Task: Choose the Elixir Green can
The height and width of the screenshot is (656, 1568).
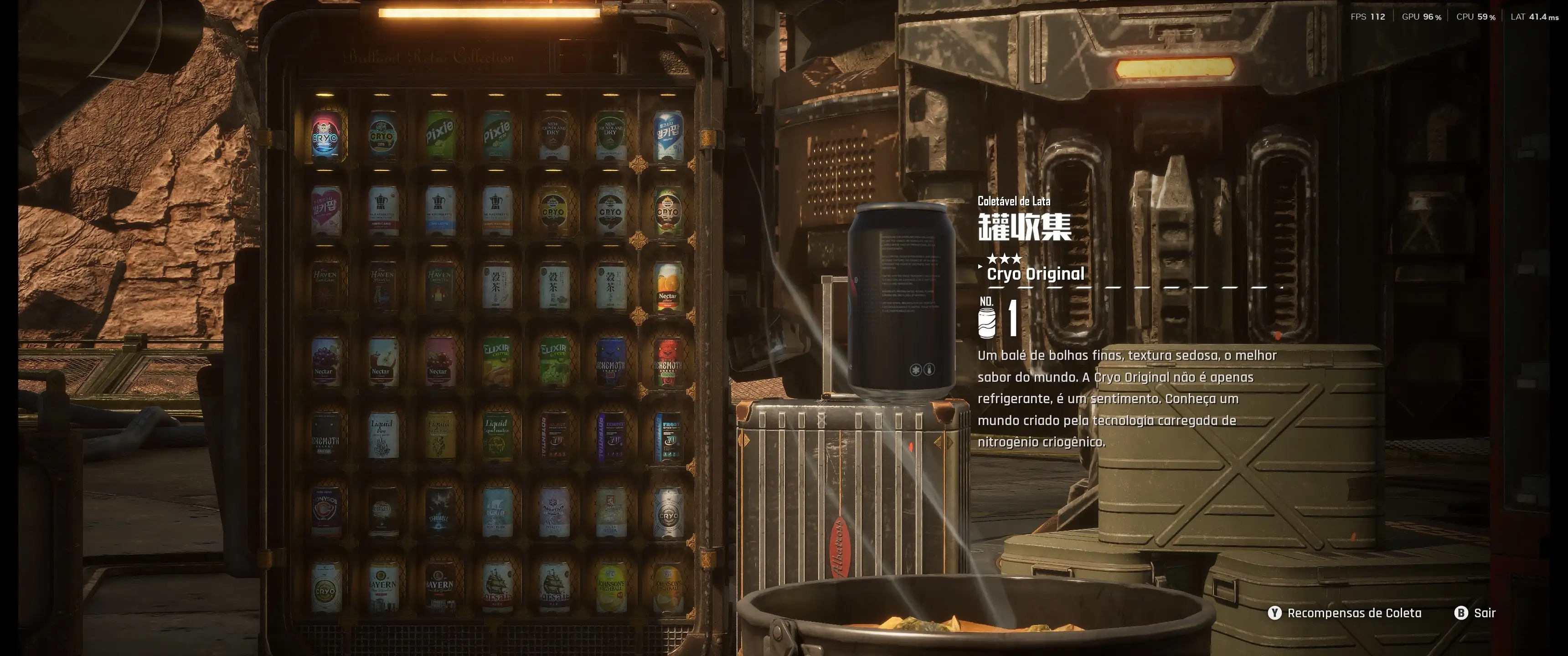Action: tap(553, 361)
